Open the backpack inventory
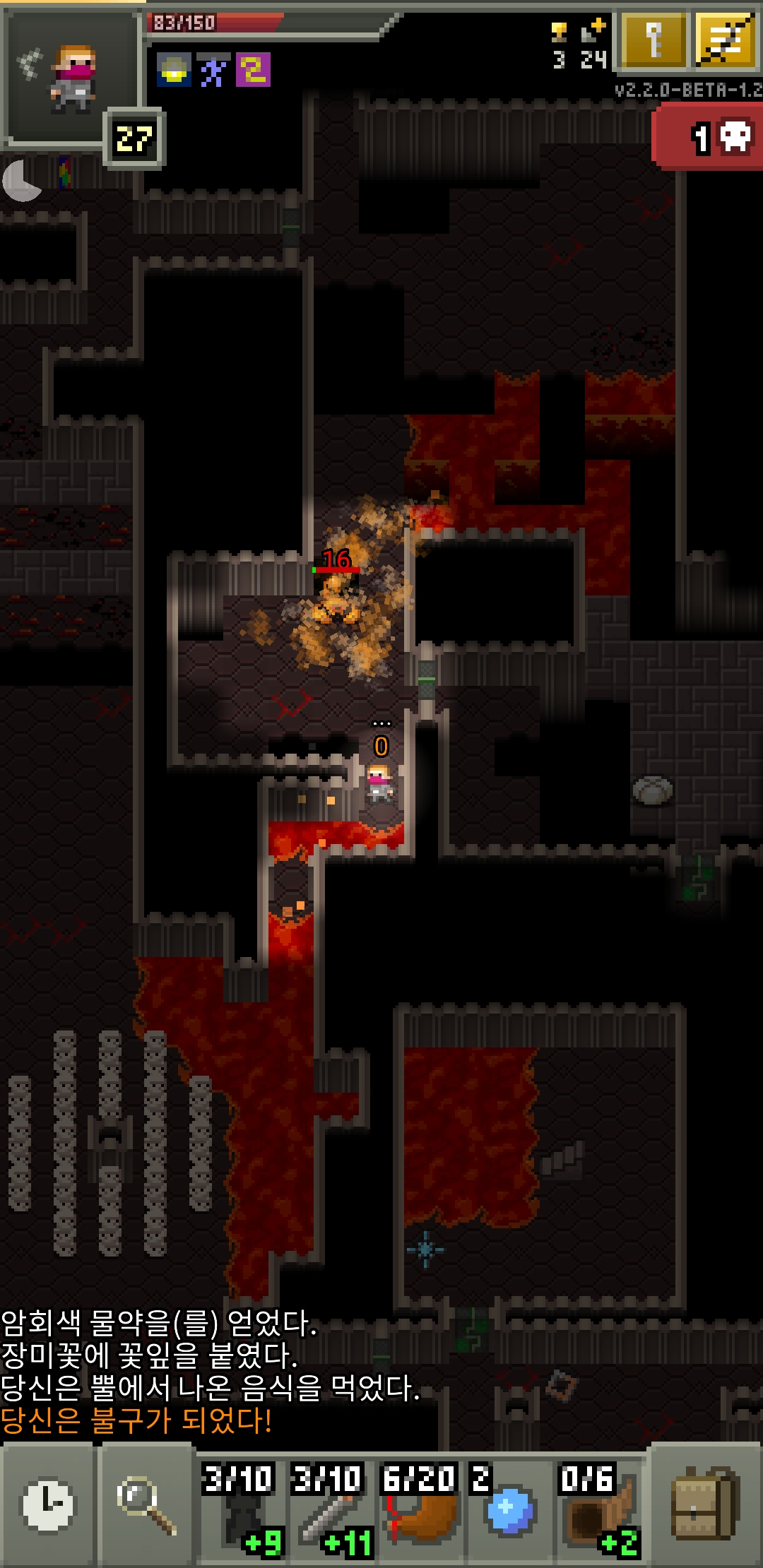Viewport: 763px width, 1568px height. (x=705, y=1504)
